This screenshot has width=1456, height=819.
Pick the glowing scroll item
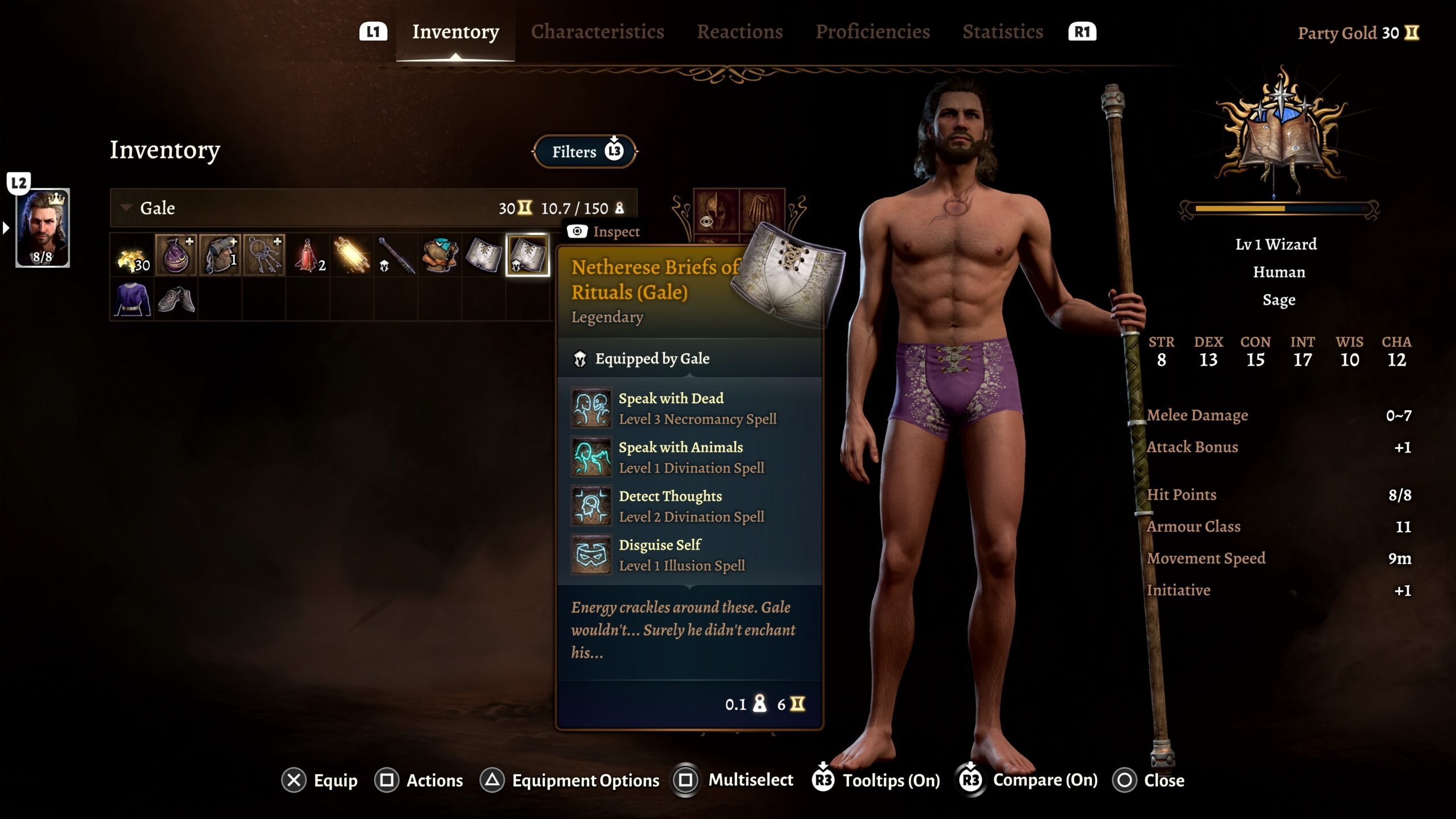pos(351,255)
